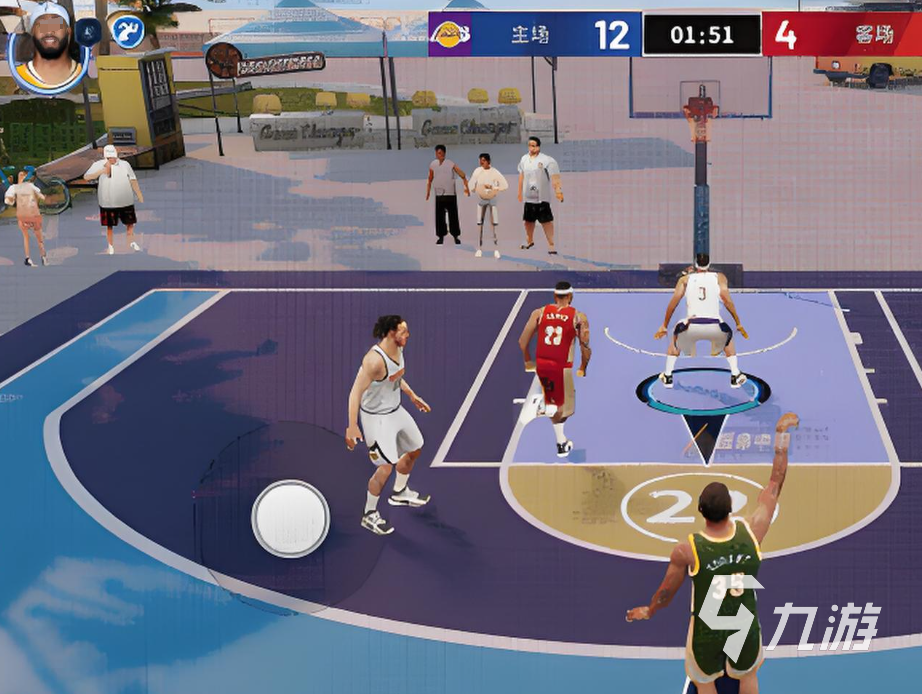
Task: Tap the white virtual joystick knob
Action: (291, 517)
